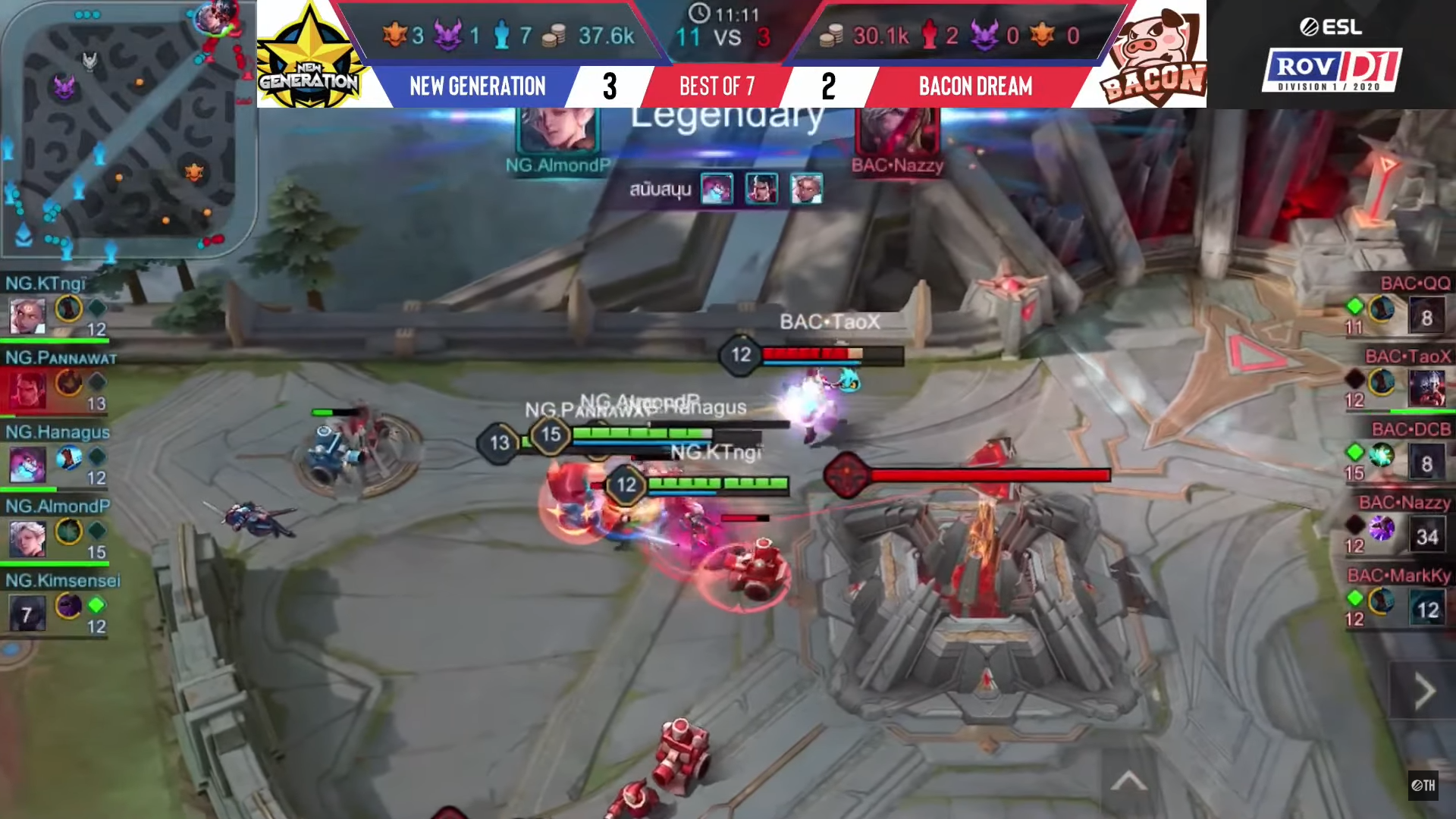
Task: Click the minimap
Action: pos(129,133)
